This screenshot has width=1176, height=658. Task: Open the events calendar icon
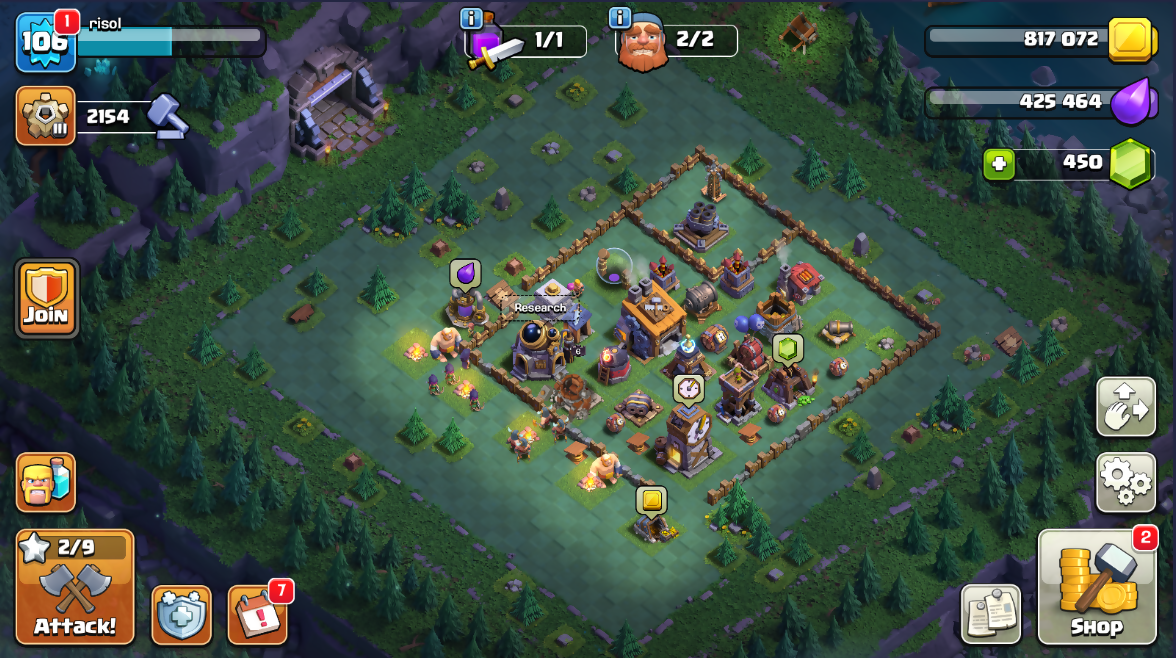point(257,614)
